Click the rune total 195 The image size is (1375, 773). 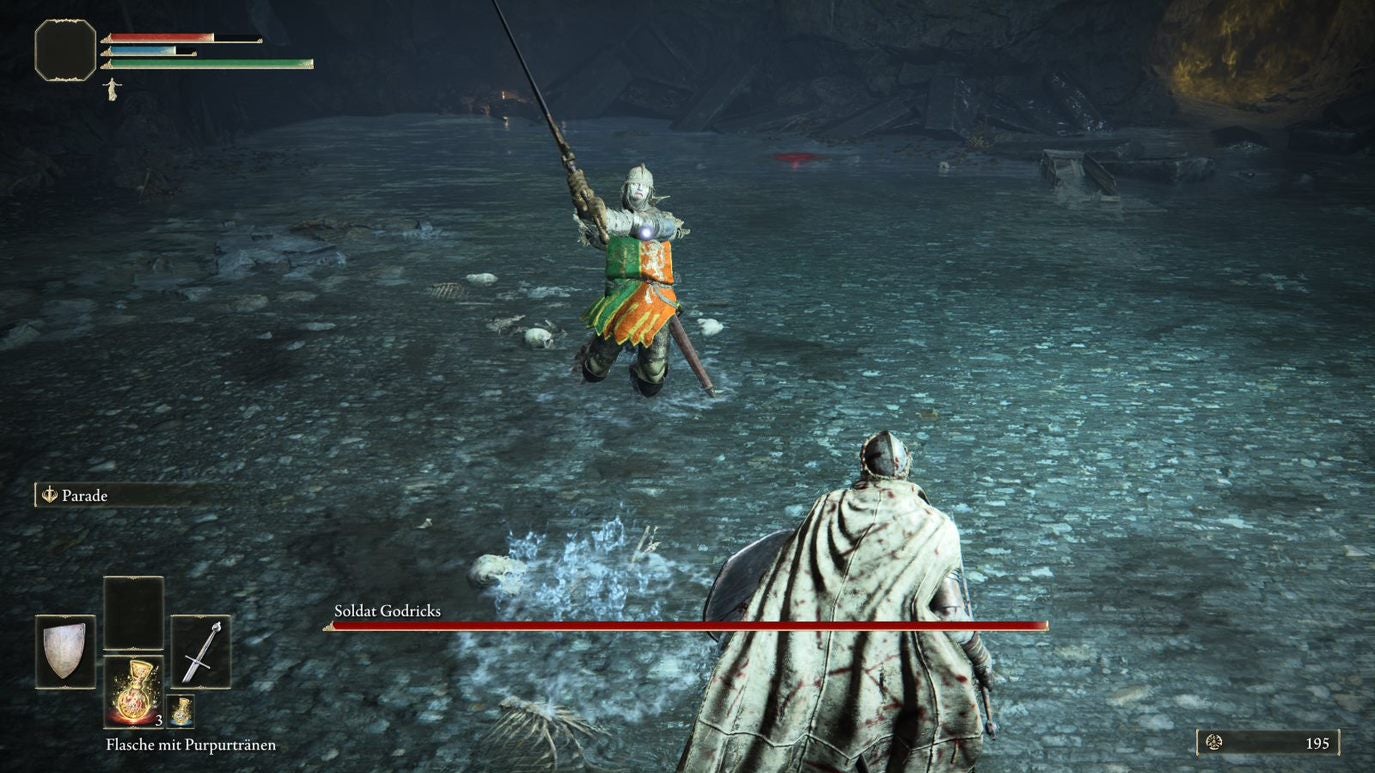pos(1316,744)
